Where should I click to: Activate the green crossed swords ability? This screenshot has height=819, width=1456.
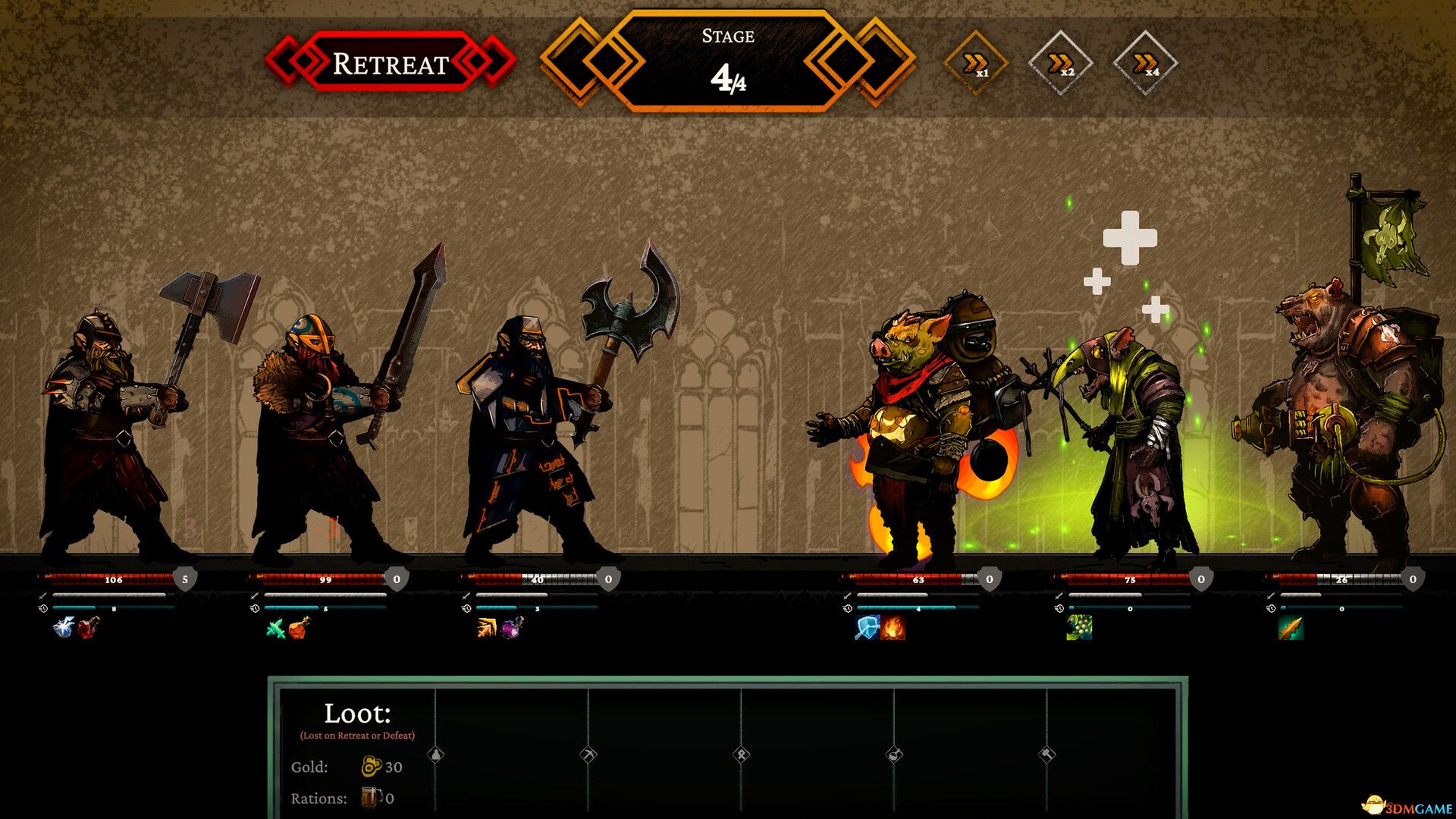[275, 628]
